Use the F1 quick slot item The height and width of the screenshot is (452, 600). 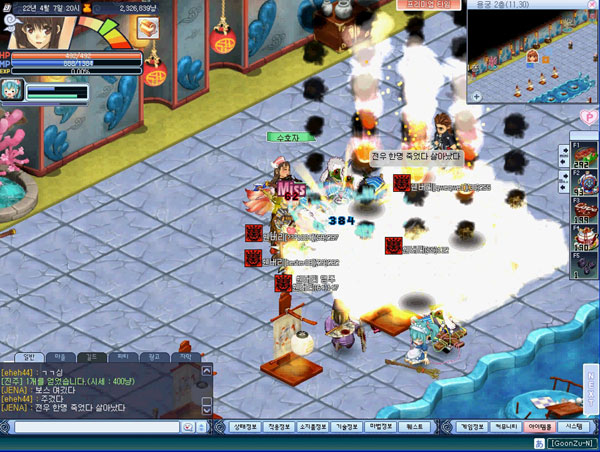pos(584,155)
